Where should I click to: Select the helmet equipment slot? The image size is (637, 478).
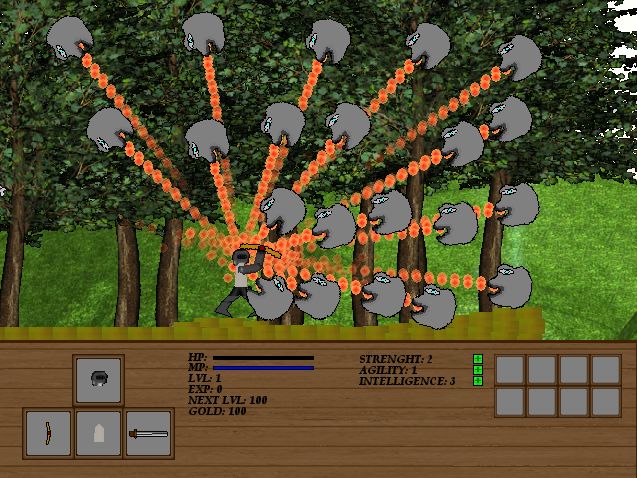point(99,379)
